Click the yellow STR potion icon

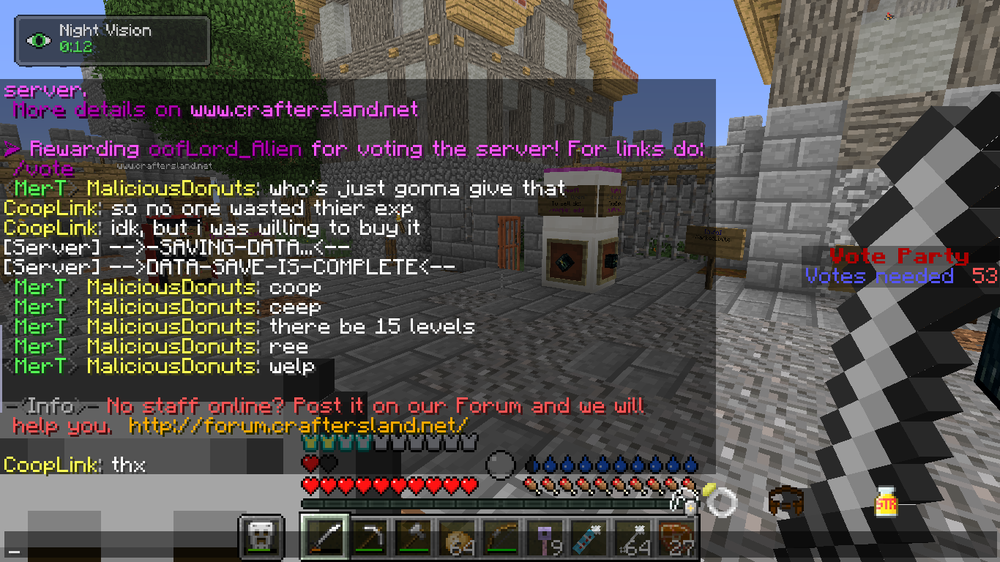tap(885, 500)
